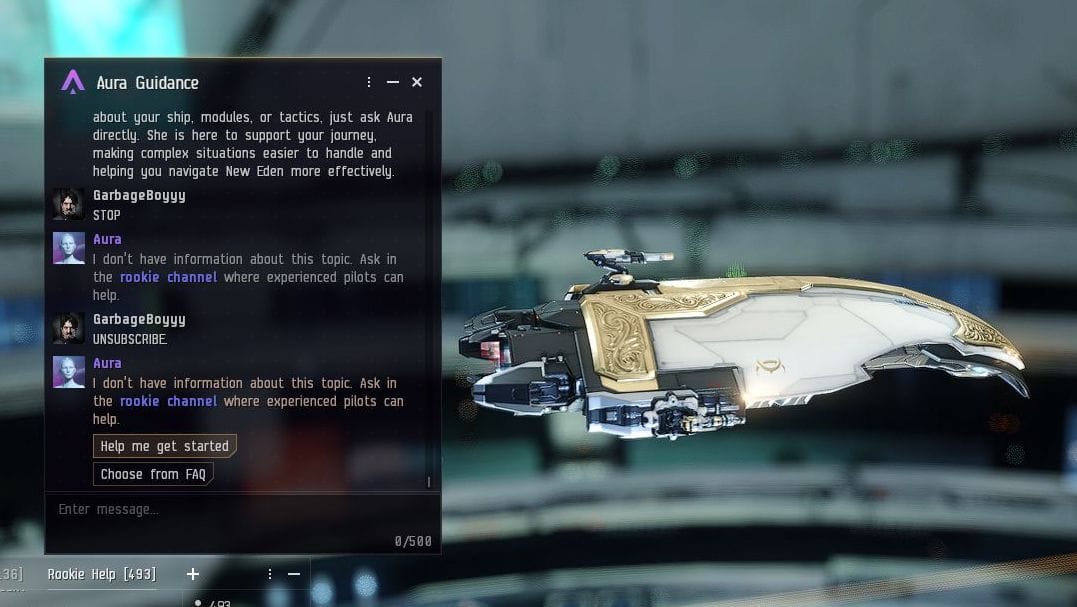Switch to the Rookie Help chat tab
Image resolution: width=1077 pixels, height=607 pixels.
tap(101, 574)
